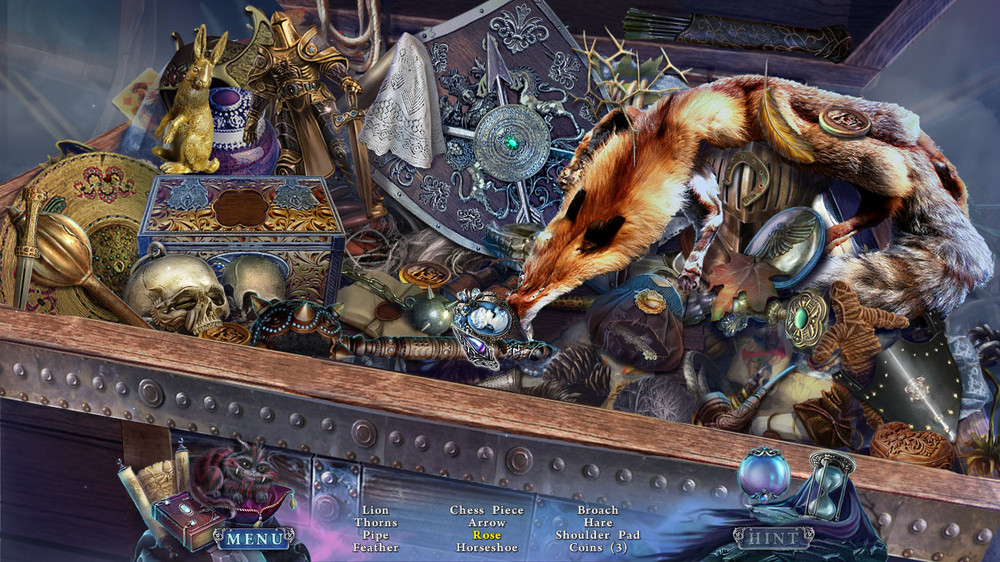1000x562 pixels.
Task: Click 'Lion' in the item list
Action: [376, 510]
